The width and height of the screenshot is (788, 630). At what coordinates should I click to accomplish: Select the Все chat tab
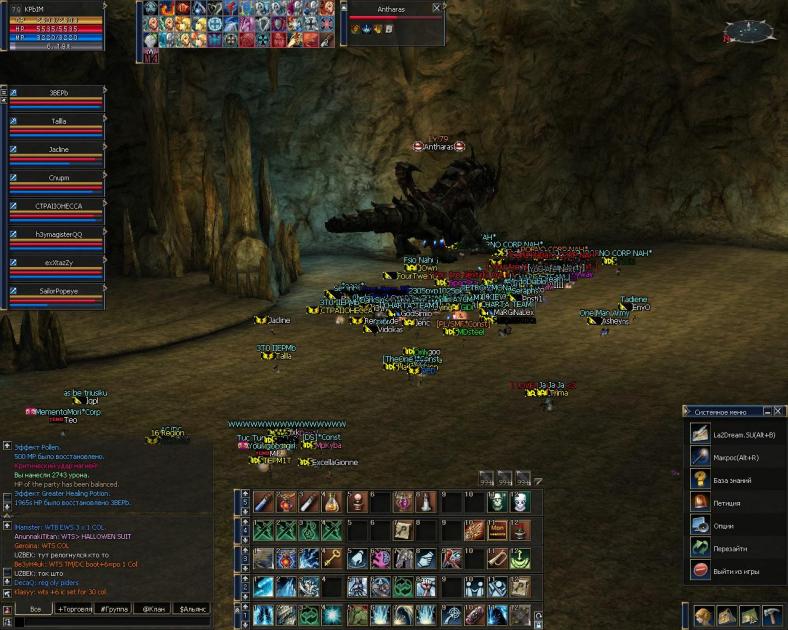point(35,608)
